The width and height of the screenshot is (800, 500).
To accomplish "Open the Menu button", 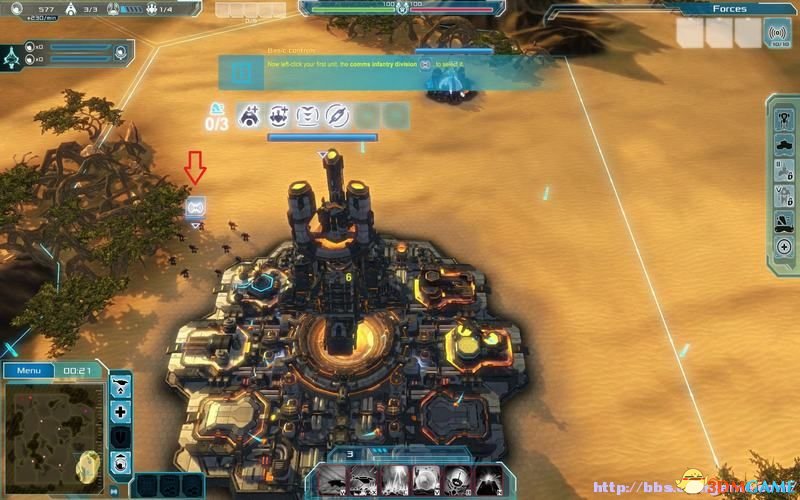I will click(29, 371).
